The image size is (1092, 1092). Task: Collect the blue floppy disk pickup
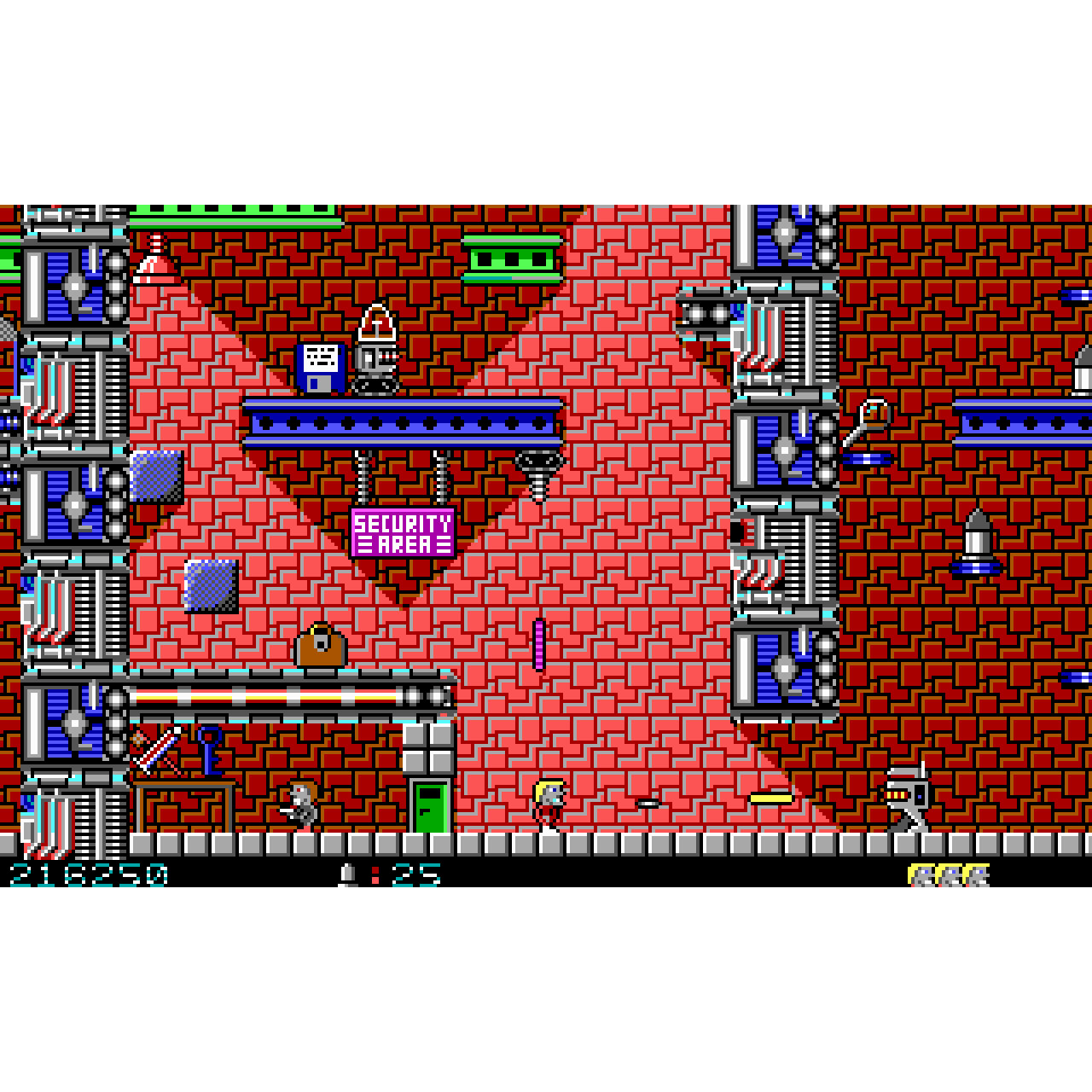320,369
